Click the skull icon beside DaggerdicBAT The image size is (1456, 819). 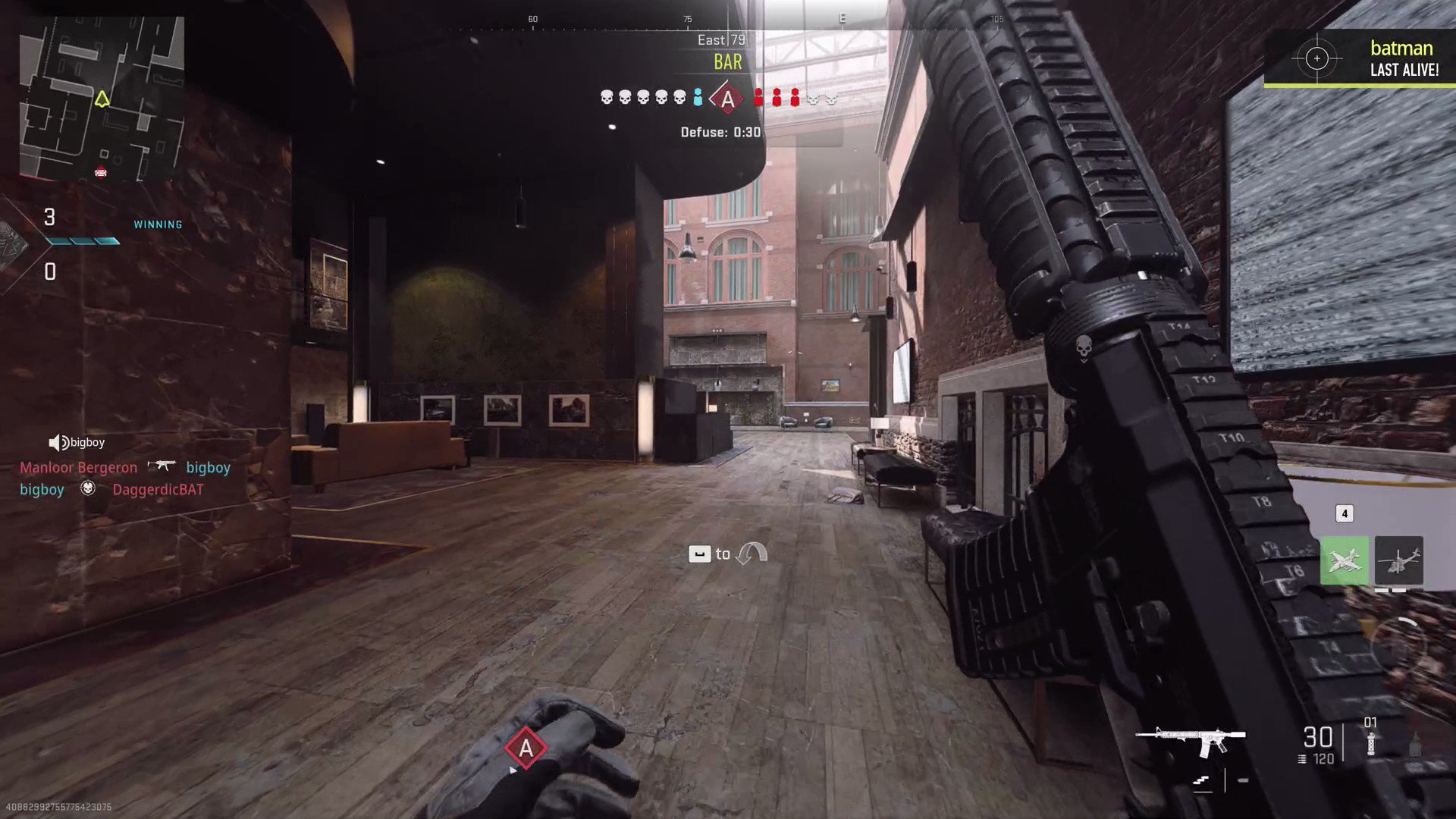point(87,489)
